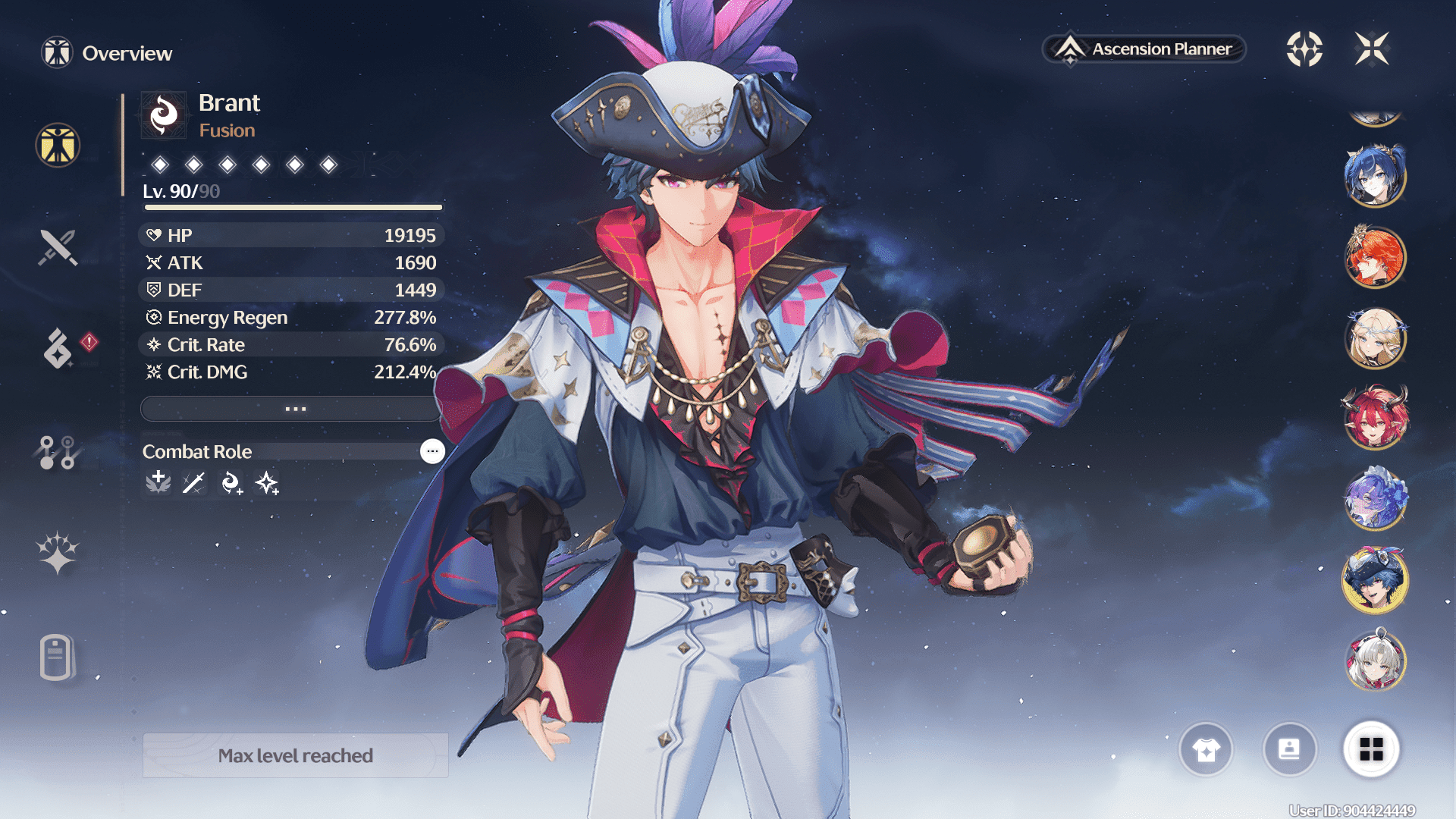Select the blue-haired character portrait
This screenshot has width=1456, height=819.
pos(1375,177)
